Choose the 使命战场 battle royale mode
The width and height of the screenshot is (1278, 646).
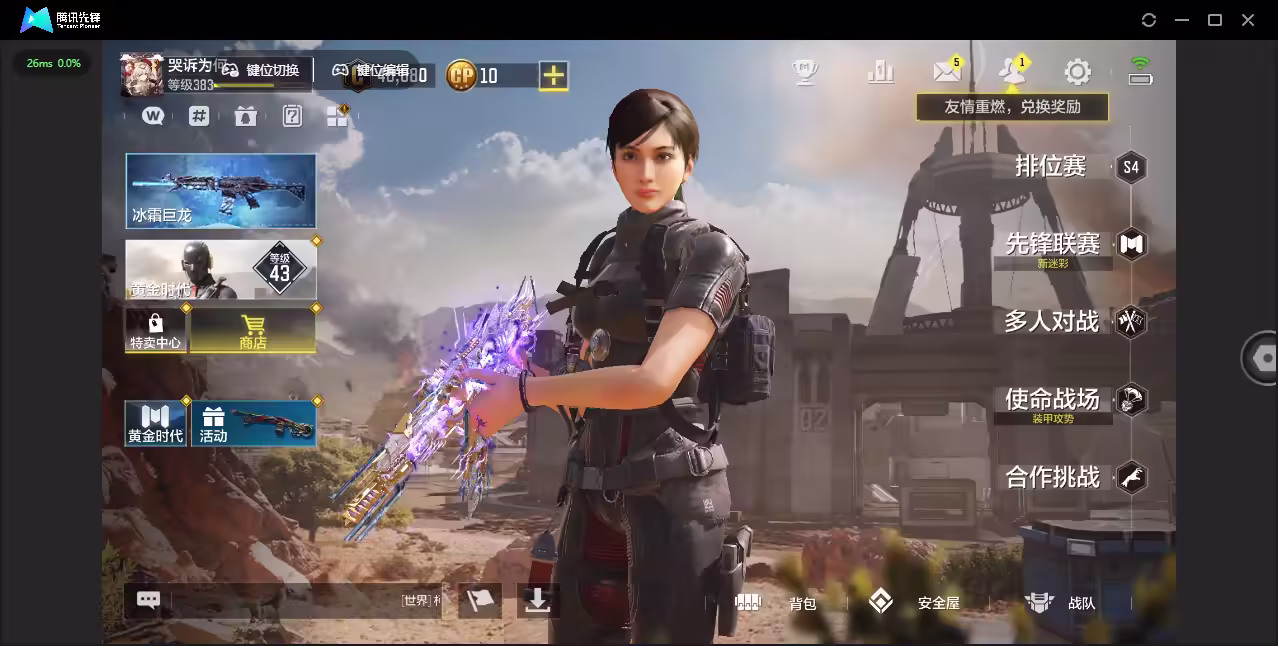coord(1053,400)
